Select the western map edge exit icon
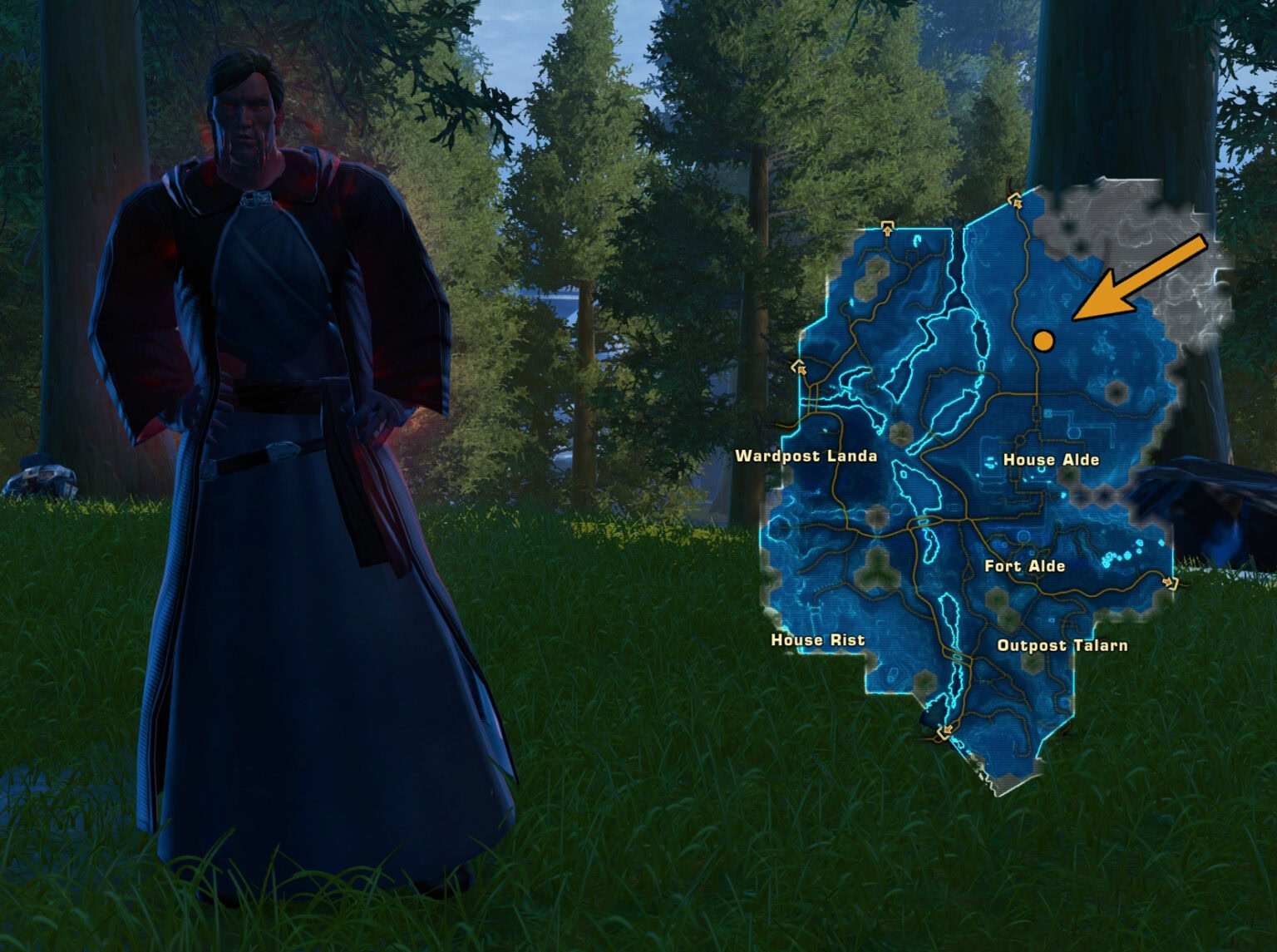The image size is (1277, 952). coord(800,367)
